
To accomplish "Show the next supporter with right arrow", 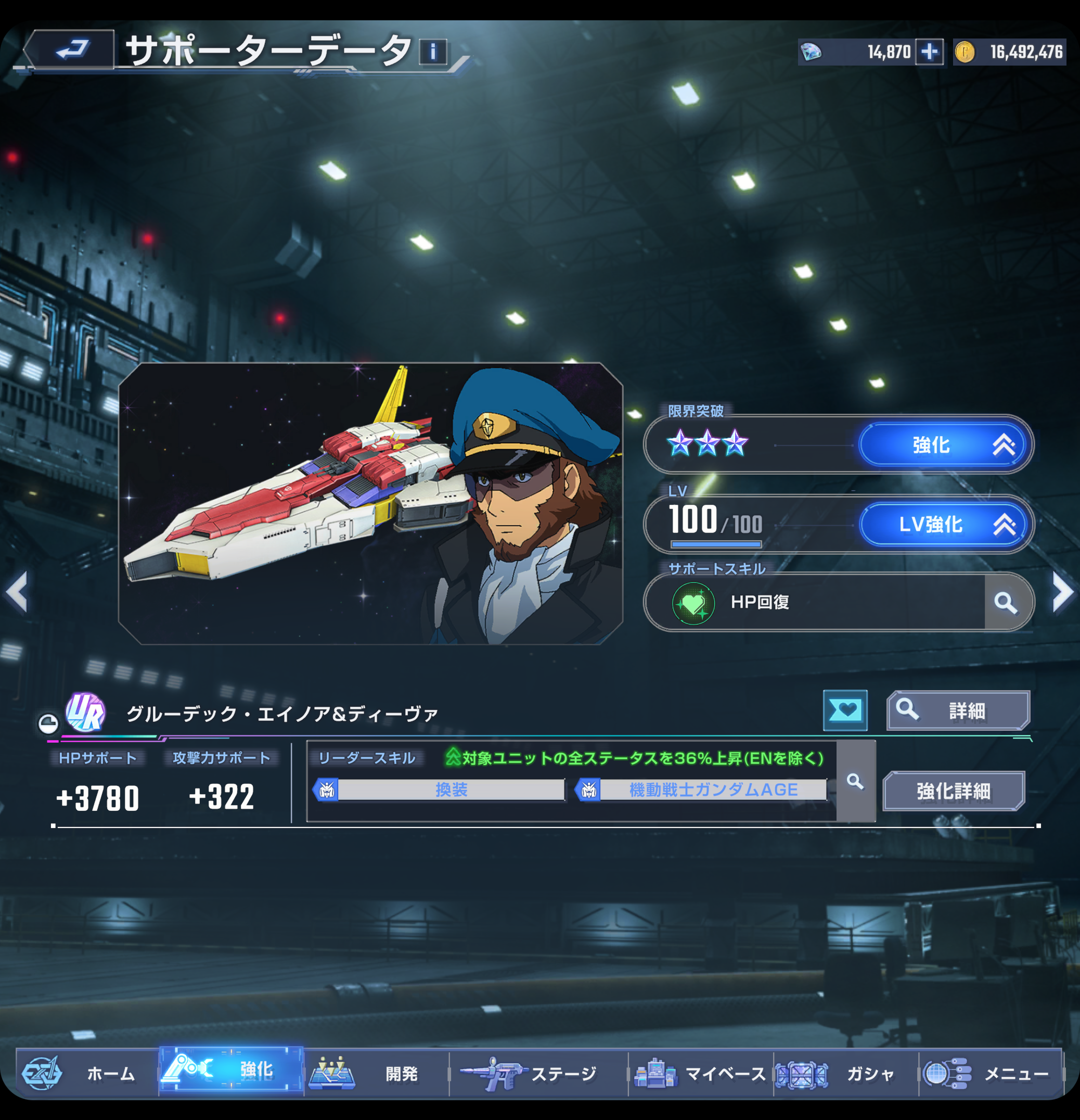I will click(1062, 592).
